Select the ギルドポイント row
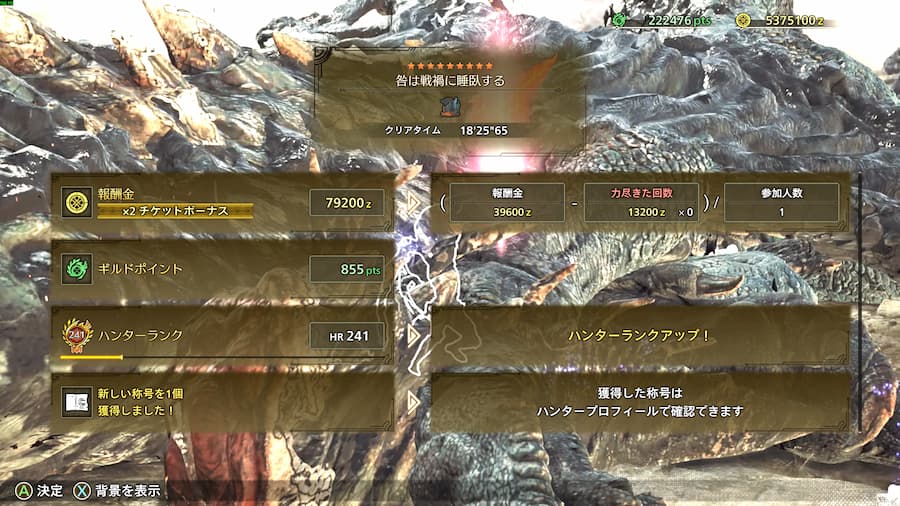This screenshot has height=506, width=900. point(222,269)
